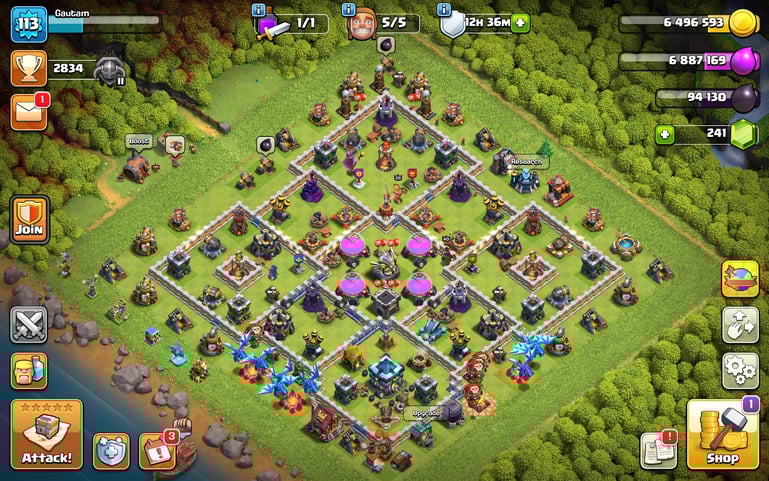Open the shield with plus cross icon
Screen dimensions: 769x481
coord(112,451)
